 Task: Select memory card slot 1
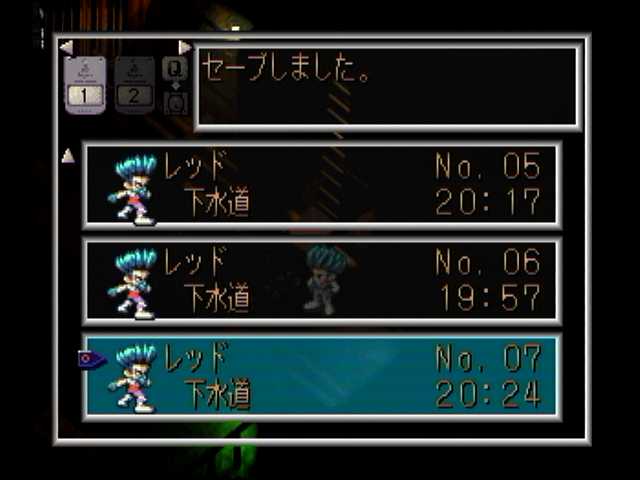click(85, 85)
